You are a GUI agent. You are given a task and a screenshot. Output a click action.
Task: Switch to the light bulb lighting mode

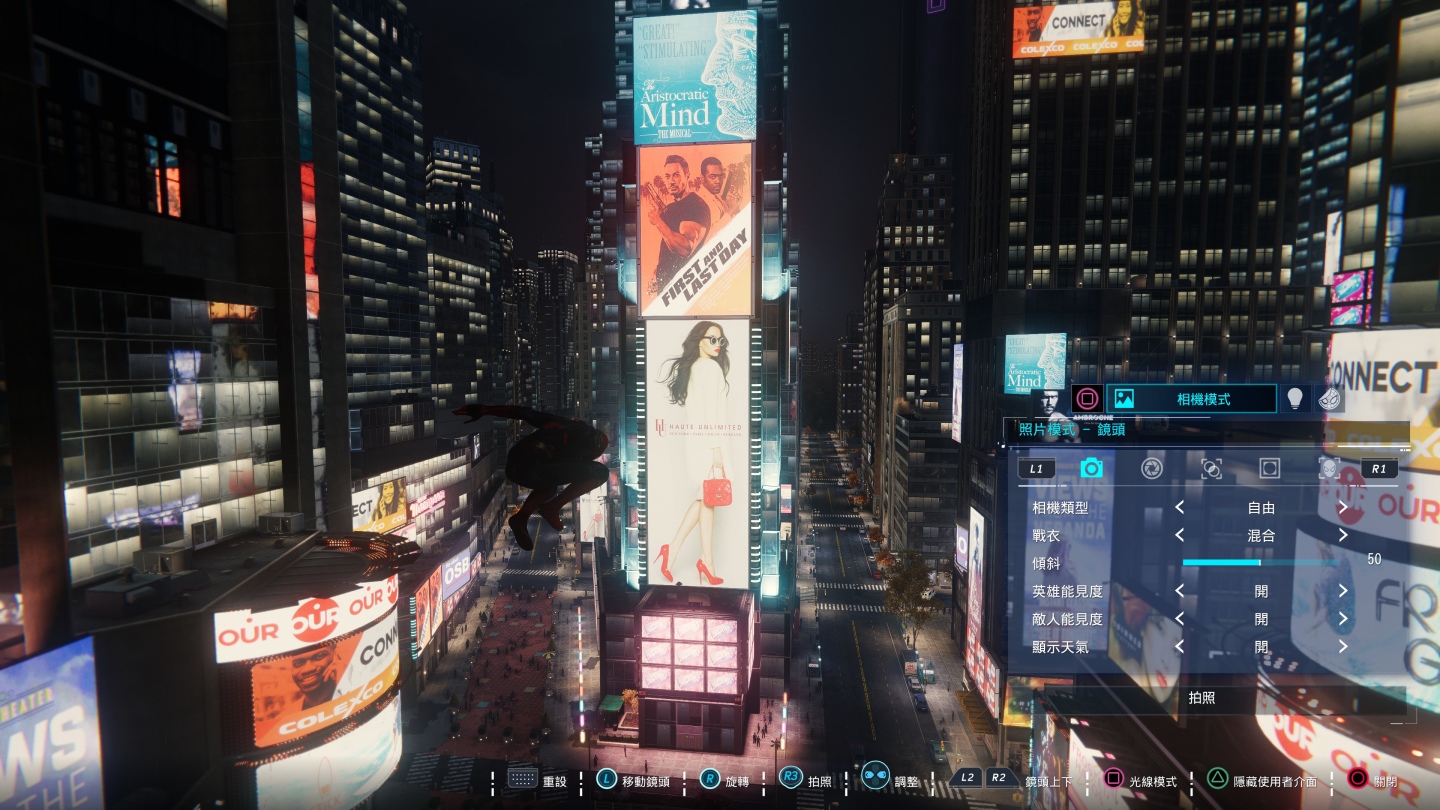(x=1295, y=399)
